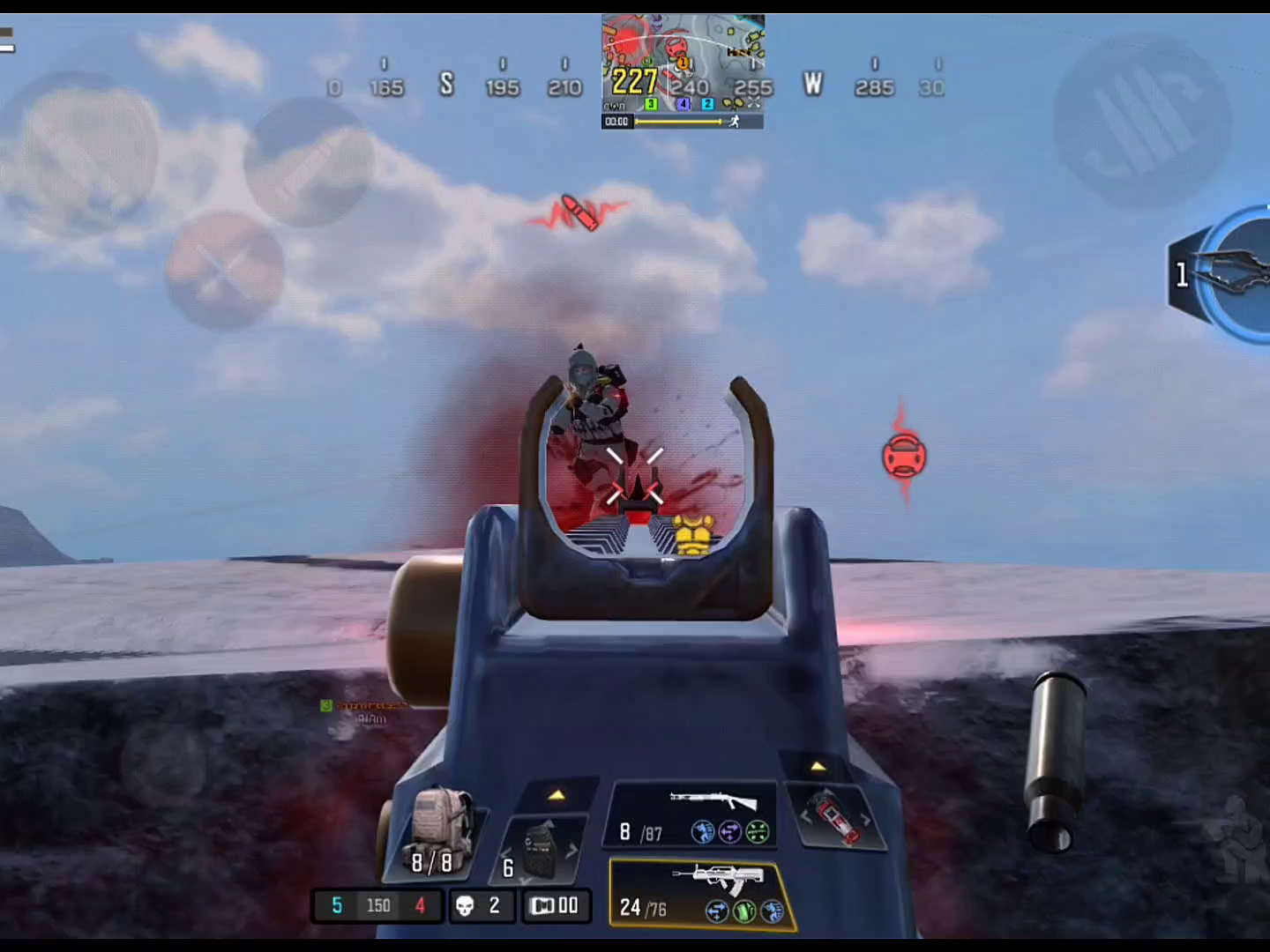The height and width of the screenshot is (952, 1270).
Task: Tap the faded reload bullets button
Action: 1142,123
